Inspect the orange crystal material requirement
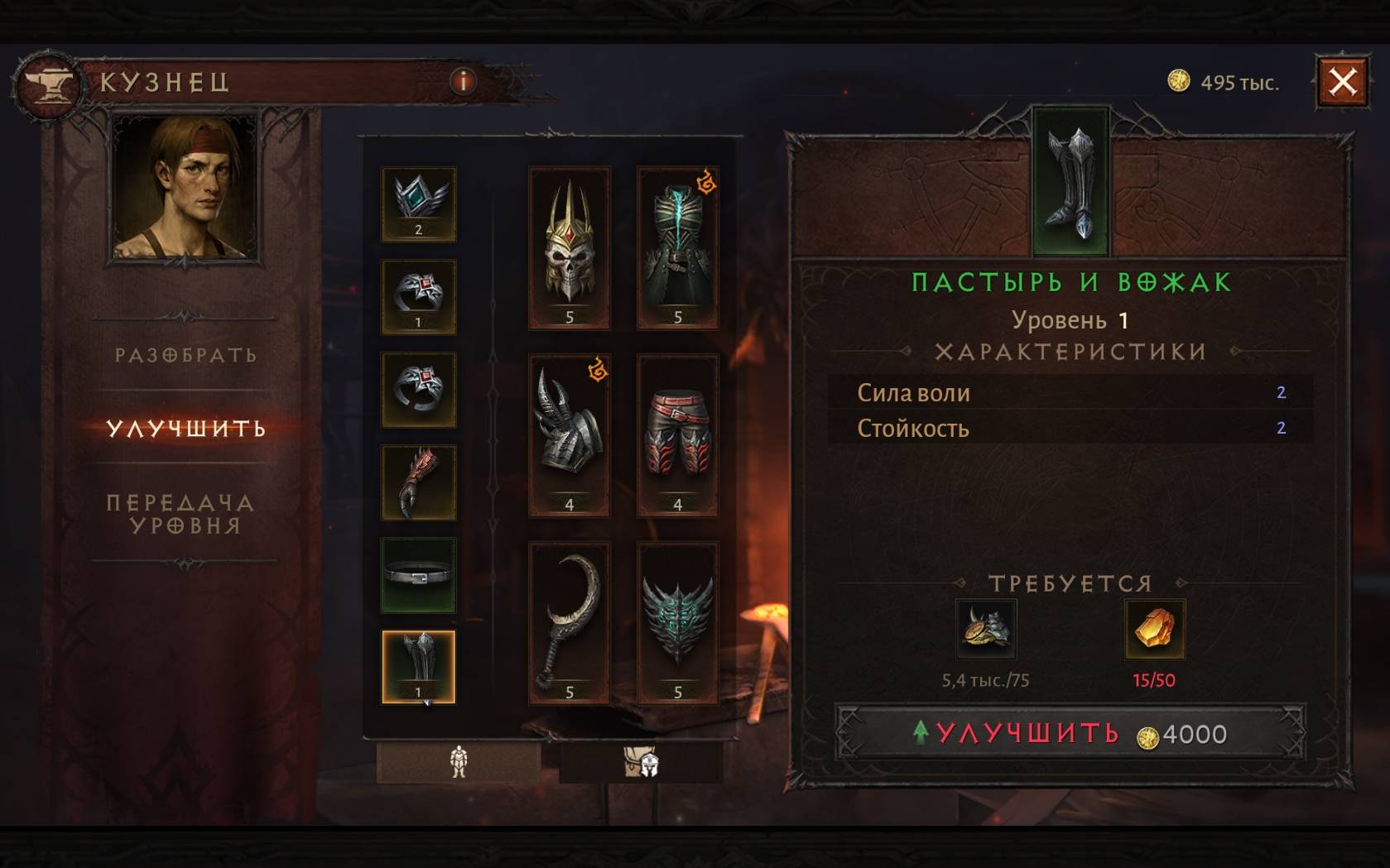Screen dimensions: 1390x868 (1154, 629)
